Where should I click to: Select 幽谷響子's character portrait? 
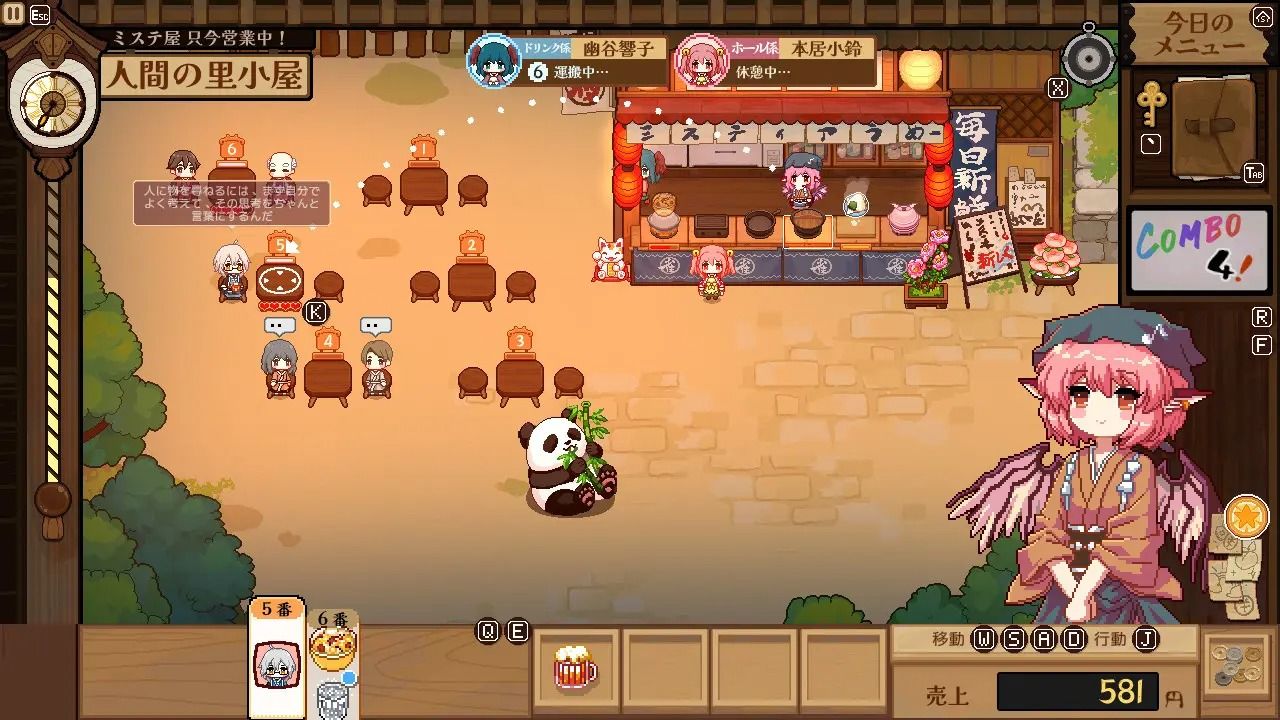click(x=494, y=60)
